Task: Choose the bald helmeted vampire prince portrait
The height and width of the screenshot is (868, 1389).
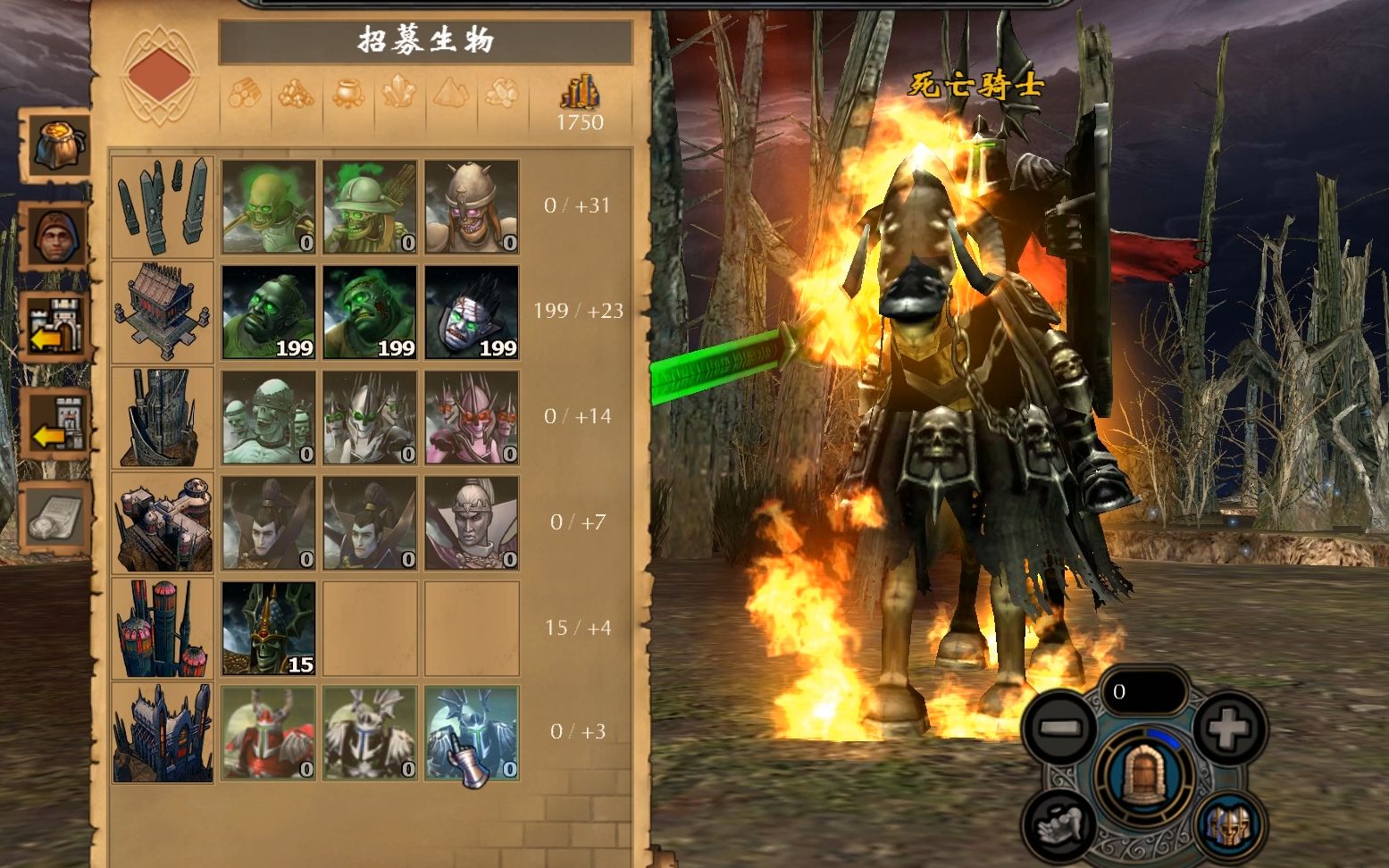Action: point(472,523)
